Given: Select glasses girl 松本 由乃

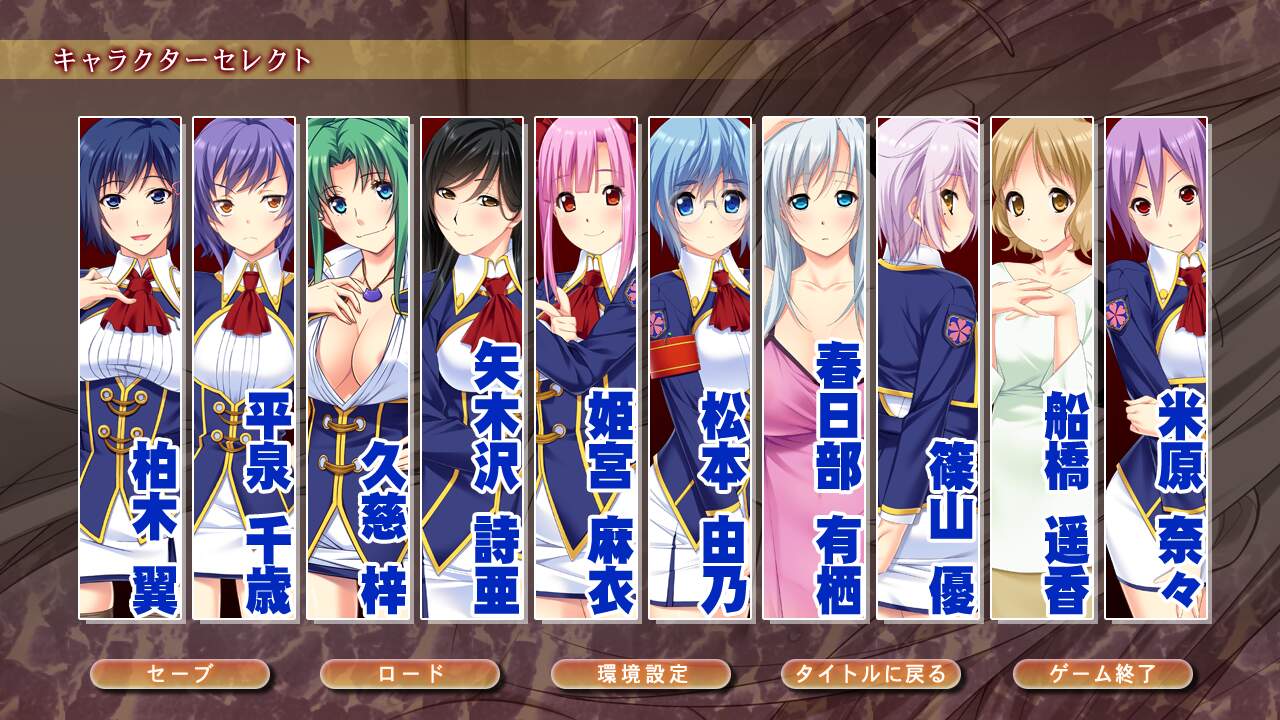Looking at the screenshot, I should tap(700, 368).
